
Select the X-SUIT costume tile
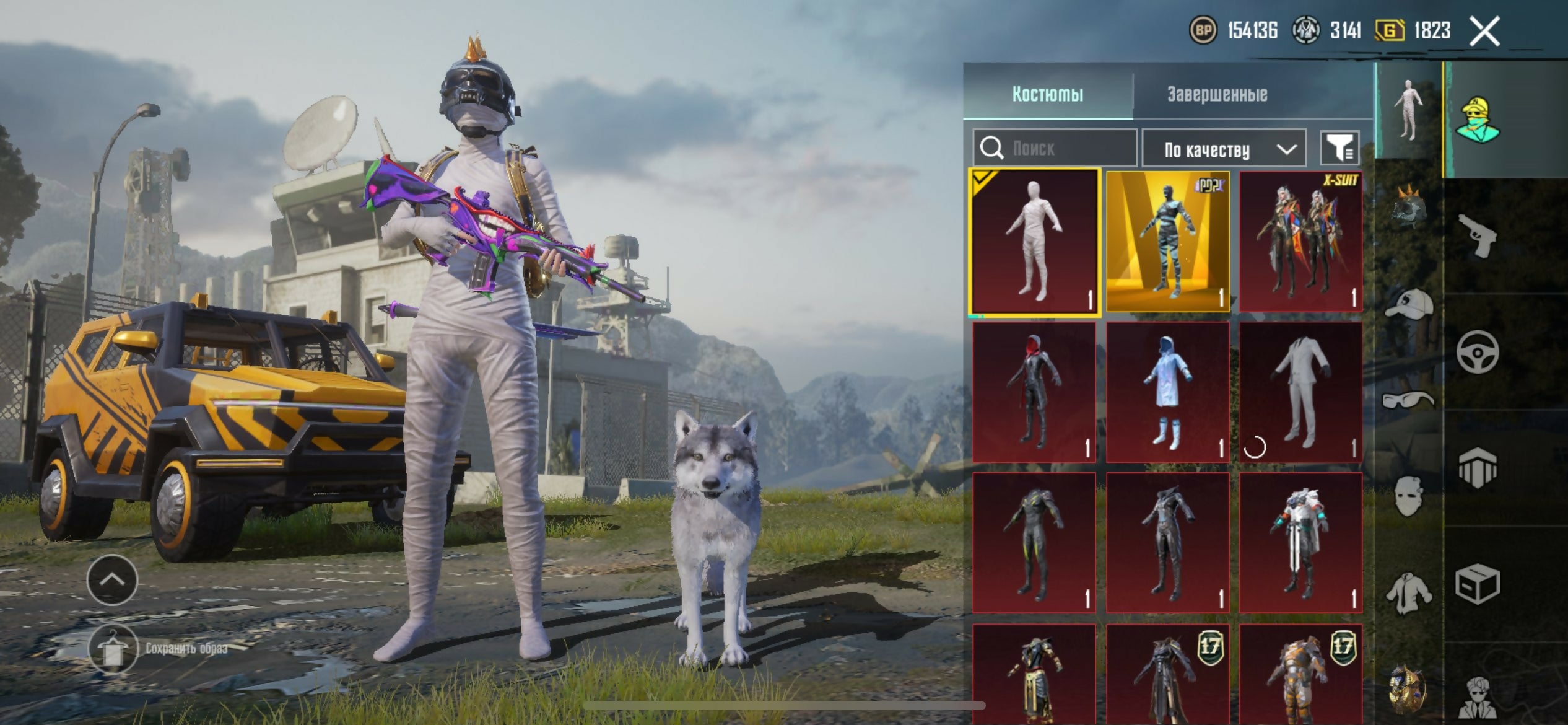click(x=1300, y=242)
